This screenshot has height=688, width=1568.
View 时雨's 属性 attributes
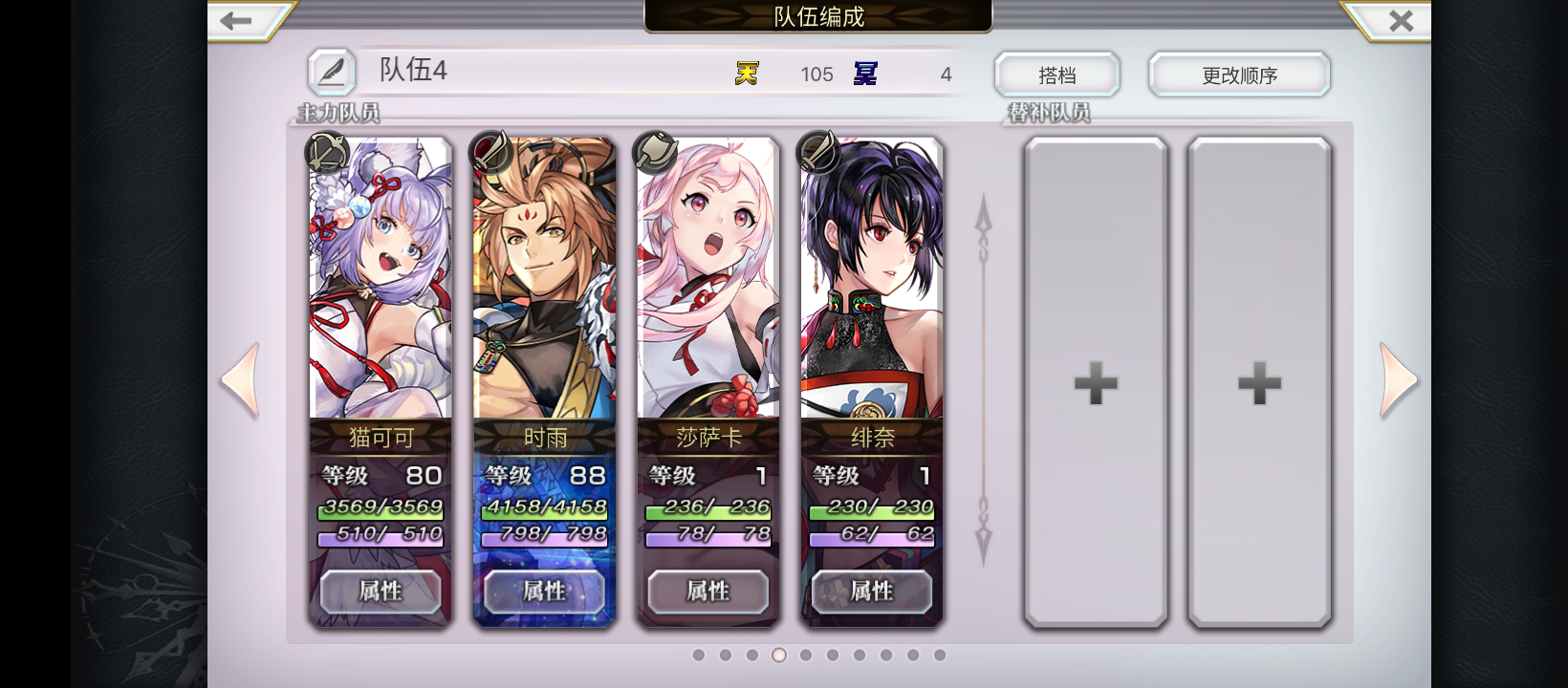[544, 591]
